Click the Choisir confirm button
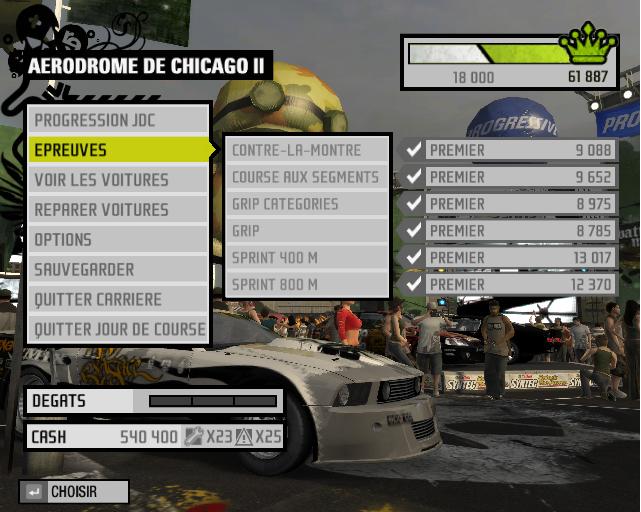This screenshot has height=512, width=641. (x=74, y=492)
